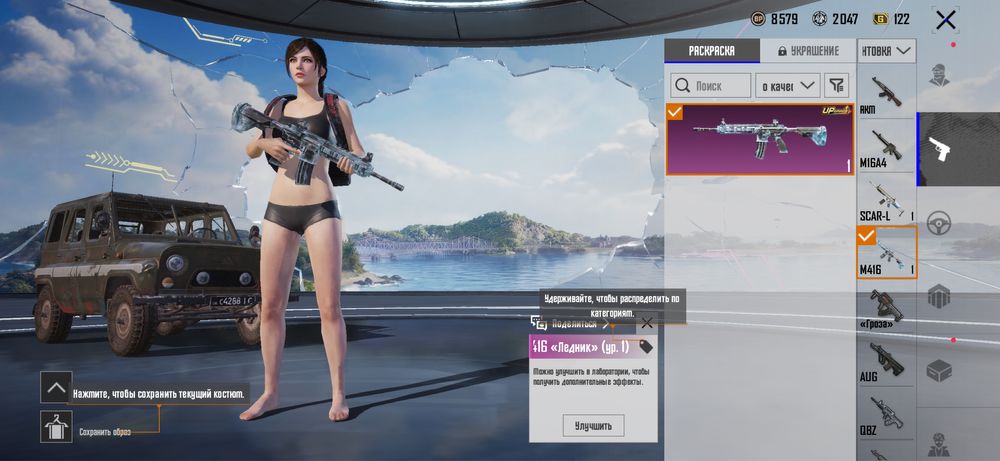
Task: Switch to the Раскраска tab
Action: (x=711, y=51)
